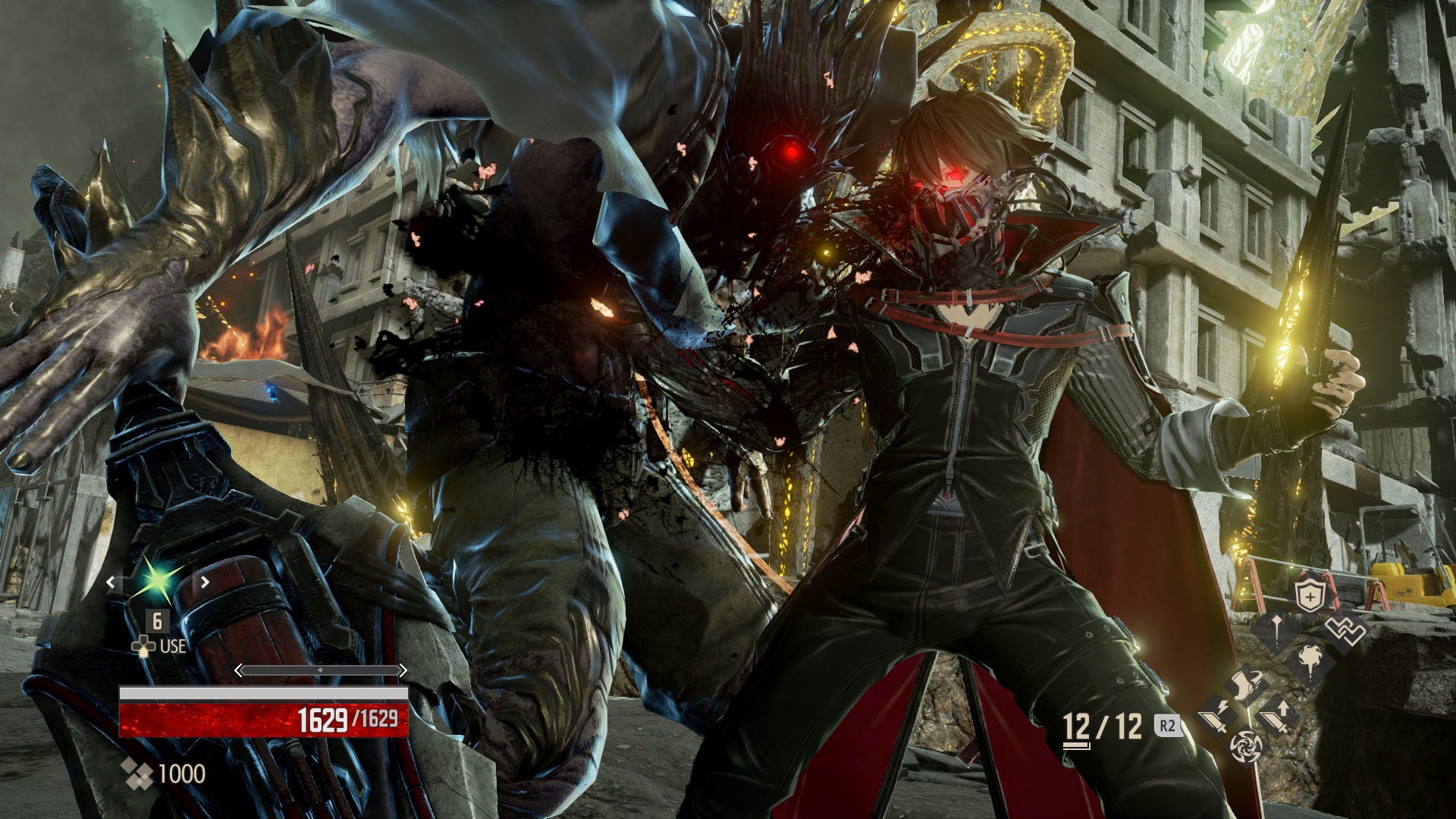Expand the focus gauge left chevron
This screenshot has height=819, width=1456.
click(x=238, y=670)
